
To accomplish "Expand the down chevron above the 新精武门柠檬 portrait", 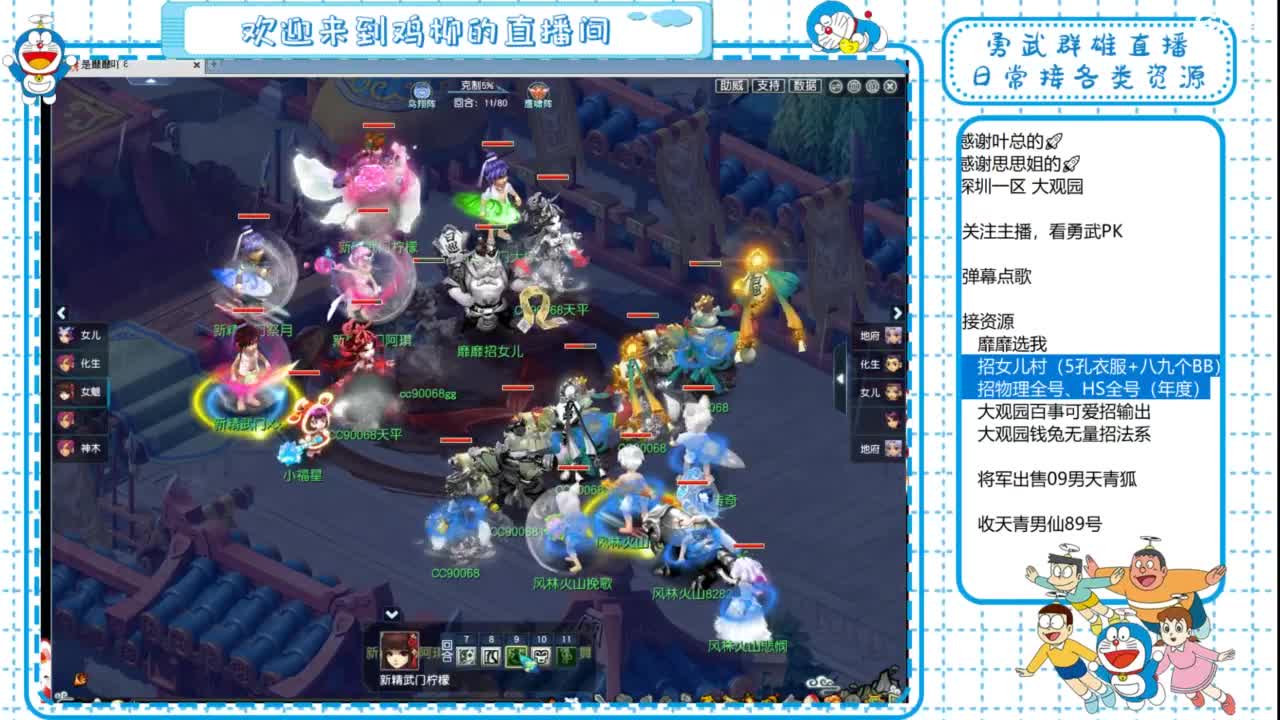I will pos(391,614).
